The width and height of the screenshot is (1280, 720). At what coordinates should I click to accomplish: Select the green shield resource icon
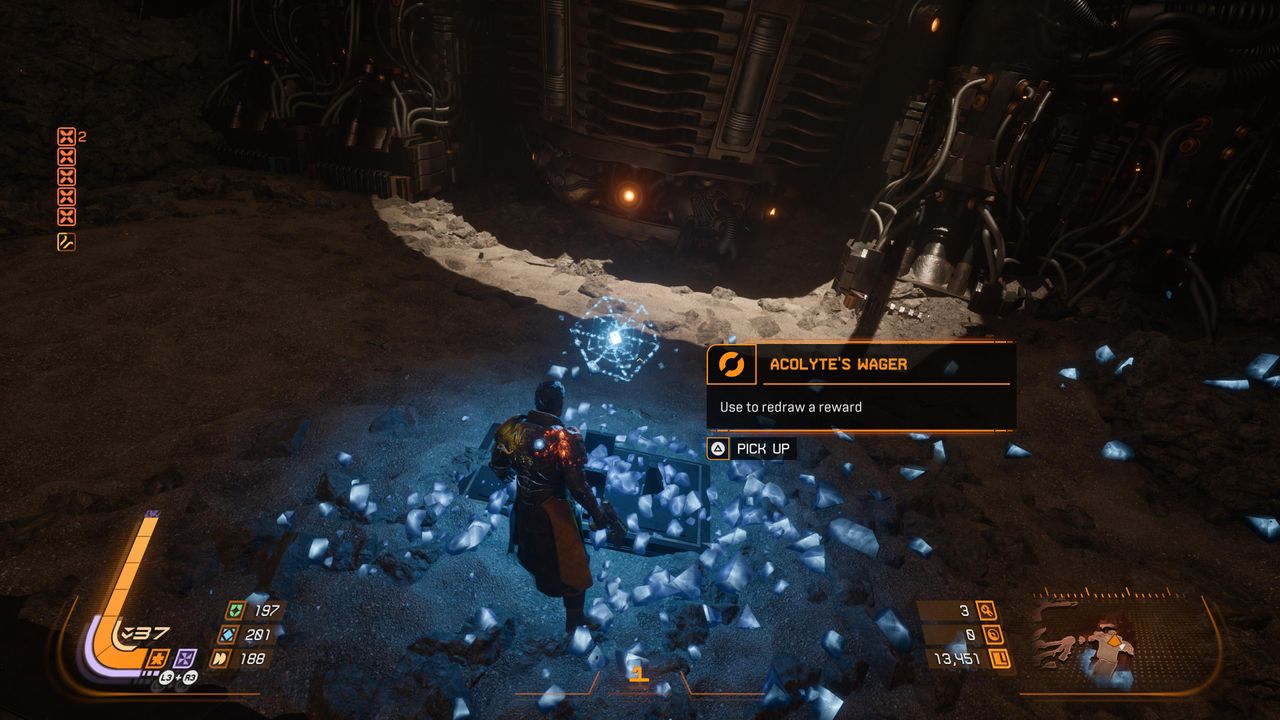pos(233,608)
